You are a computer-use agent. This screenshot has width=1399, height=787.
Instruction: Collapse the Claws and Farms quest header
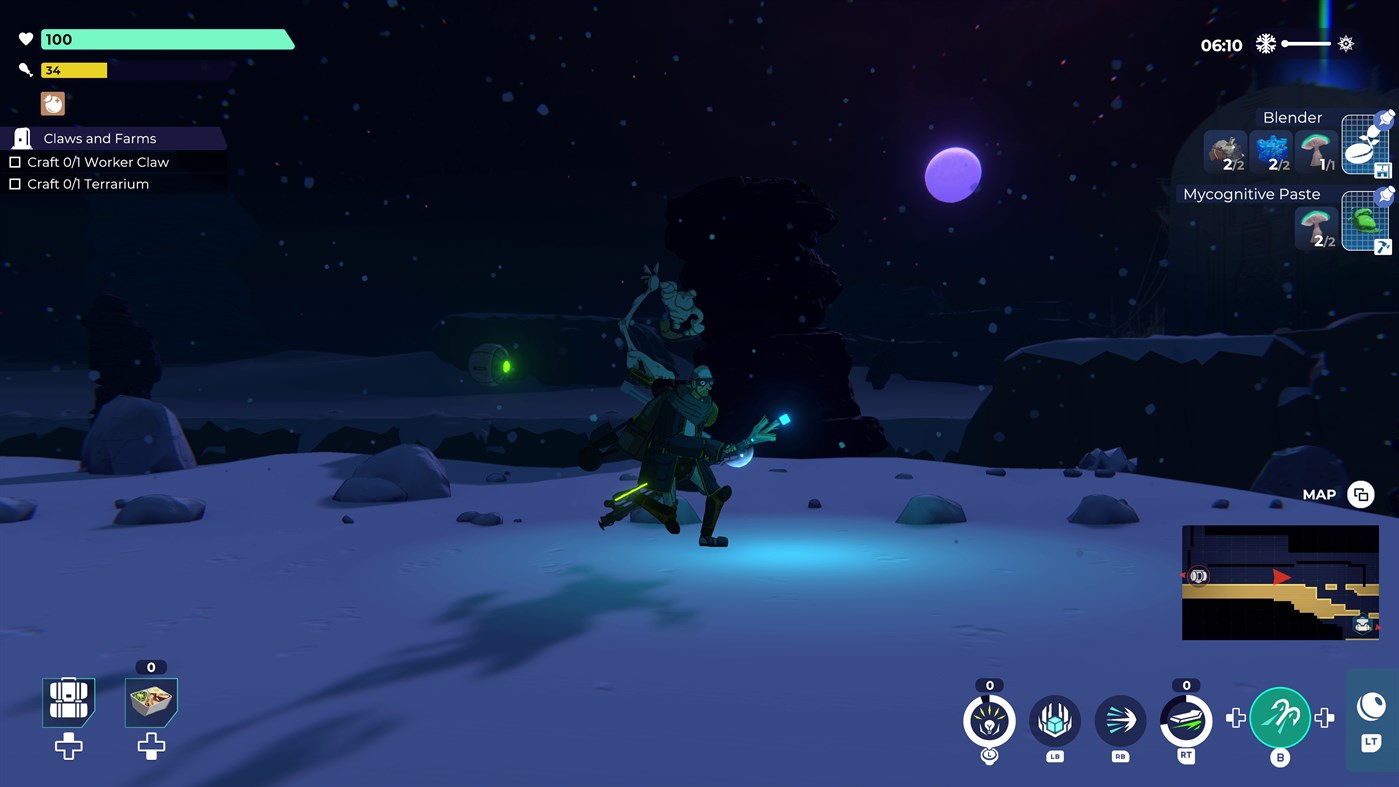(x=98, y=138)
